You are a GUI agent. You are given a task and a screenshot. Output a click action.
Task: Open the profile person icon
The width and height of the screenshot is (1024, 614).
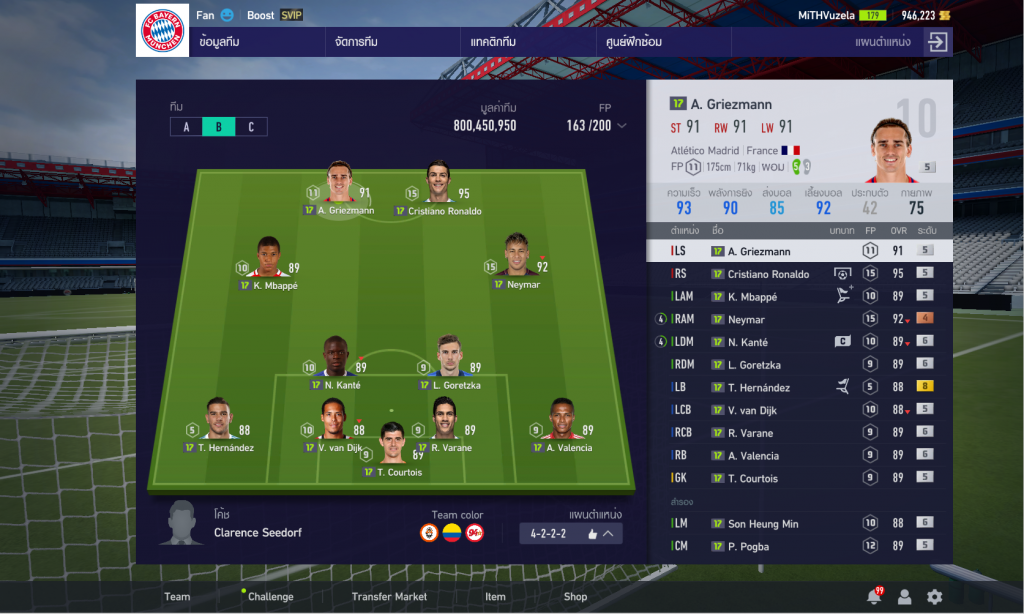tap(904, 597)
